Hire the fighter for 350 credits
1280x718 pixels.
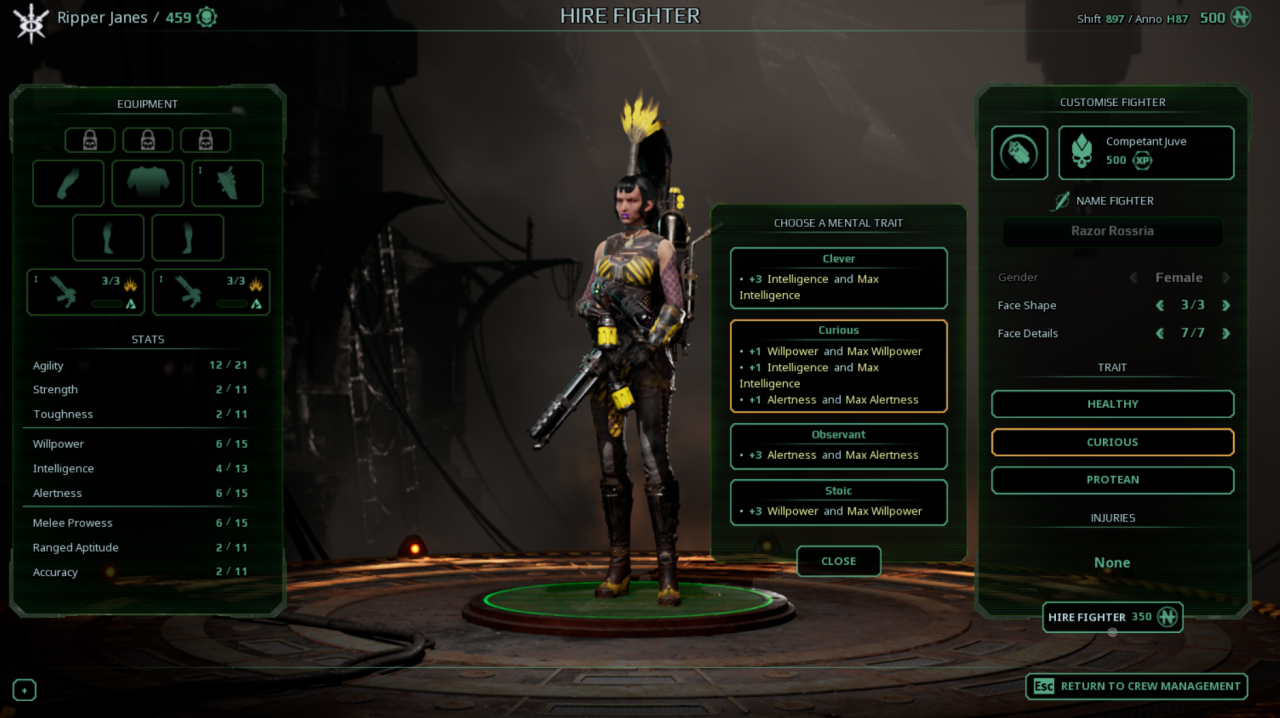coord(1112,617)
